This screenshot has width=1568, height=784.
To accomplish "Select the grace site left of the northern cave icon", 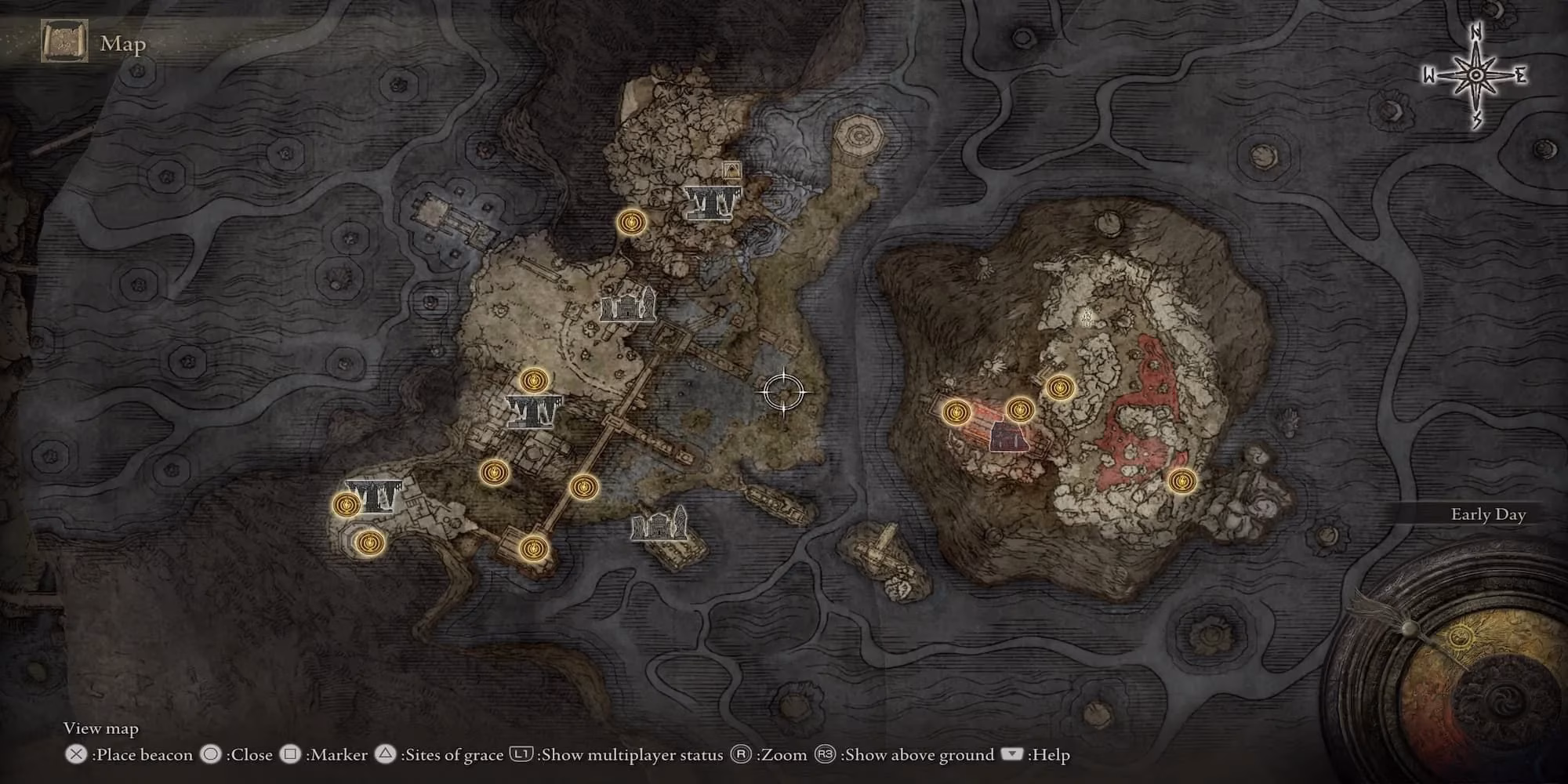I will coord(630,223).
